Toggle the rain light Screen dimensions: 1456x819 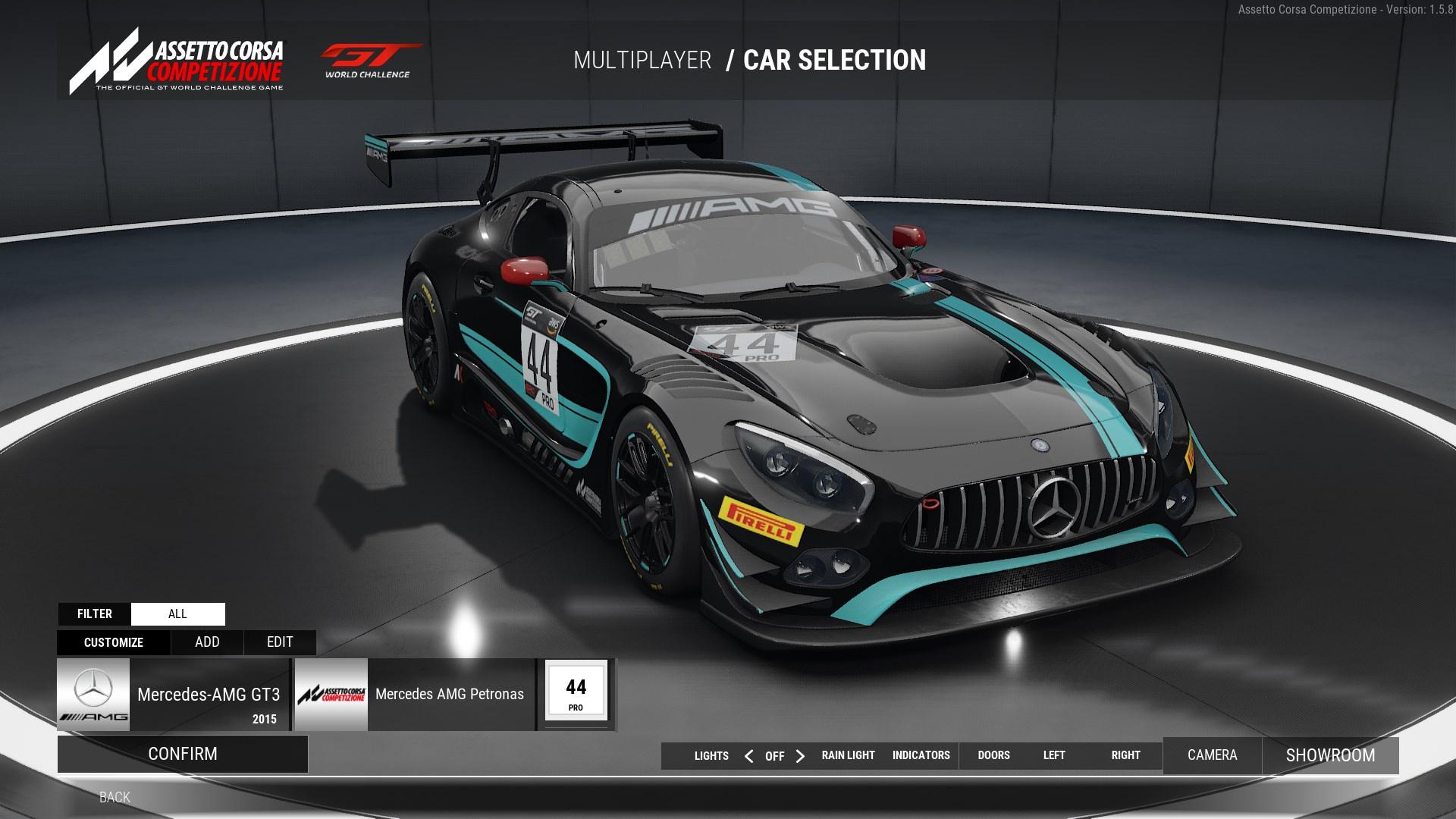click(x=848, y=755)
